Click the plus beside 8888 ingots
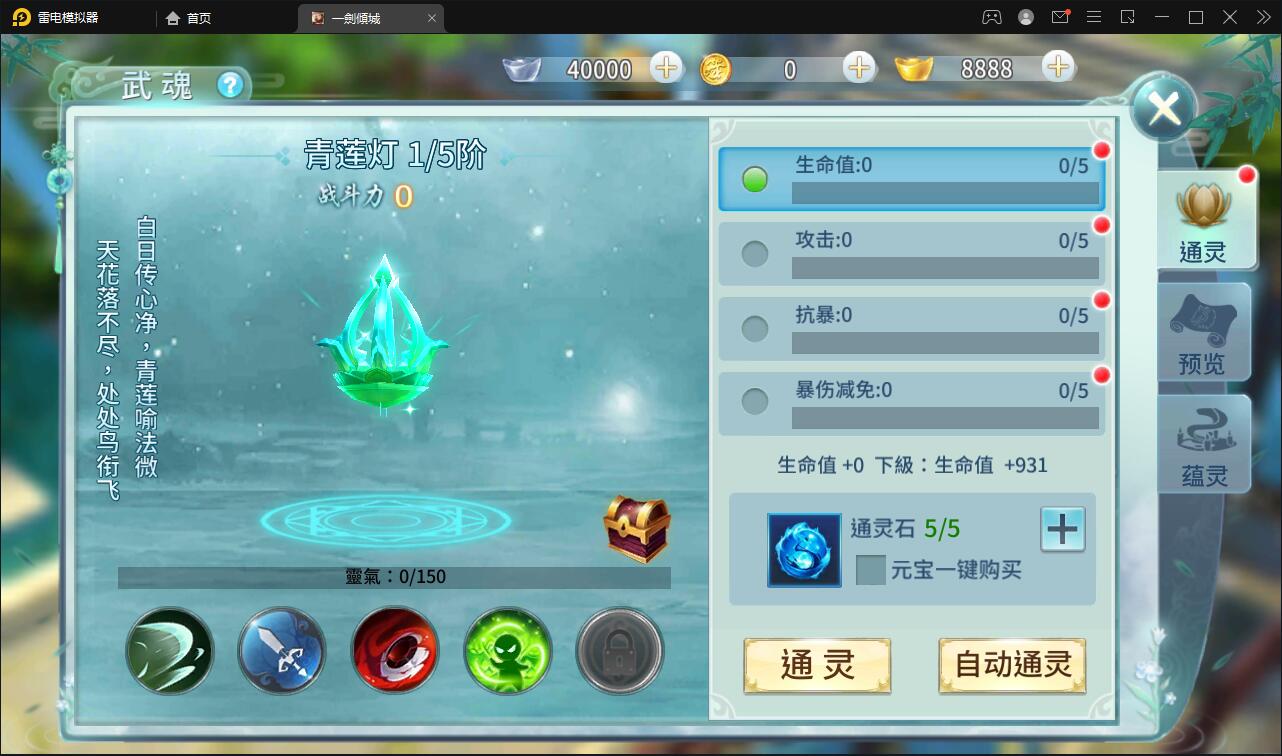1282x756 pixels. point(1057,68)
